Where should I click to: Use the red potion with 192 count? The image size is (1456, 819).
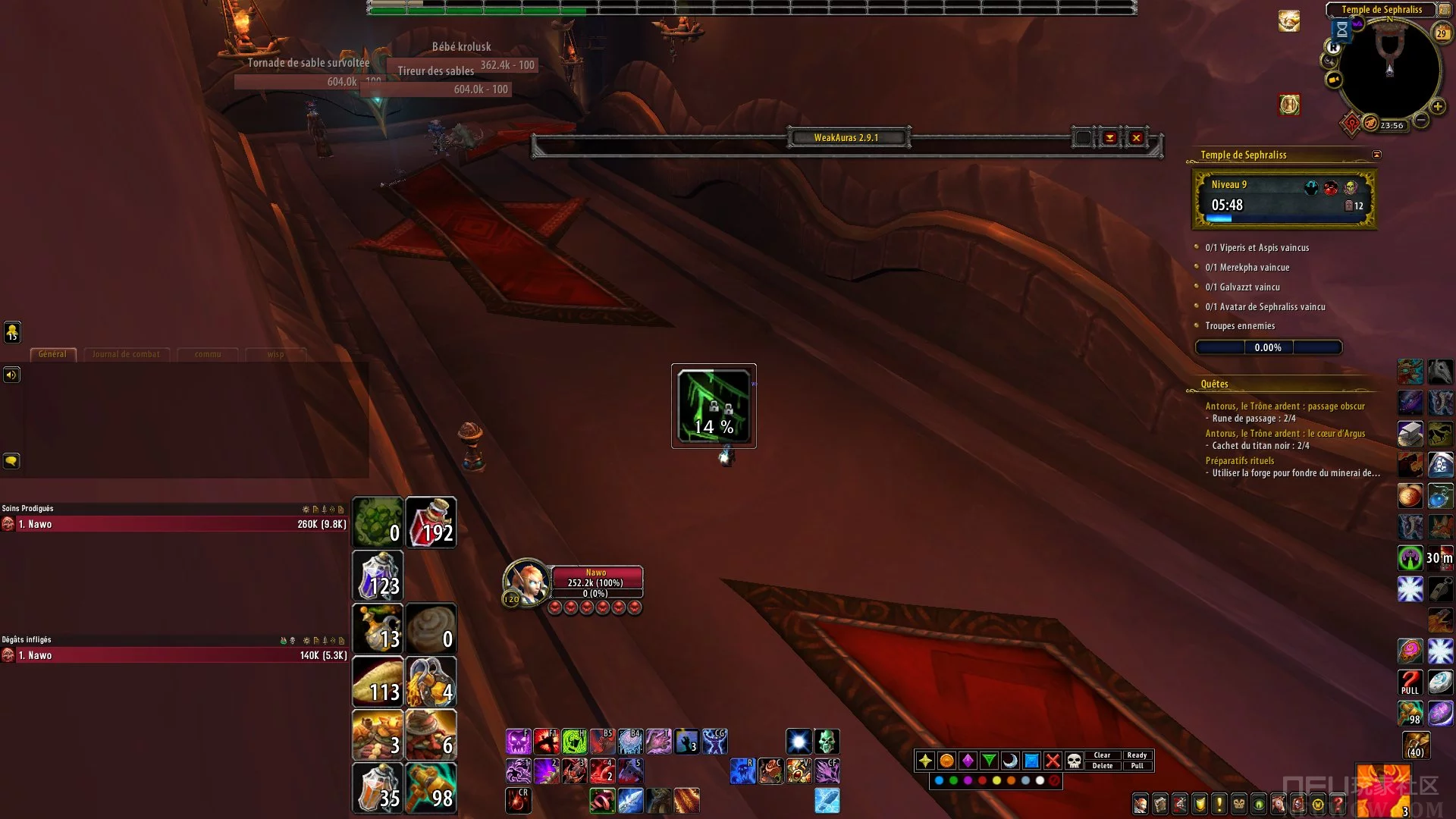pyautogui.click(x=431, y=522)
